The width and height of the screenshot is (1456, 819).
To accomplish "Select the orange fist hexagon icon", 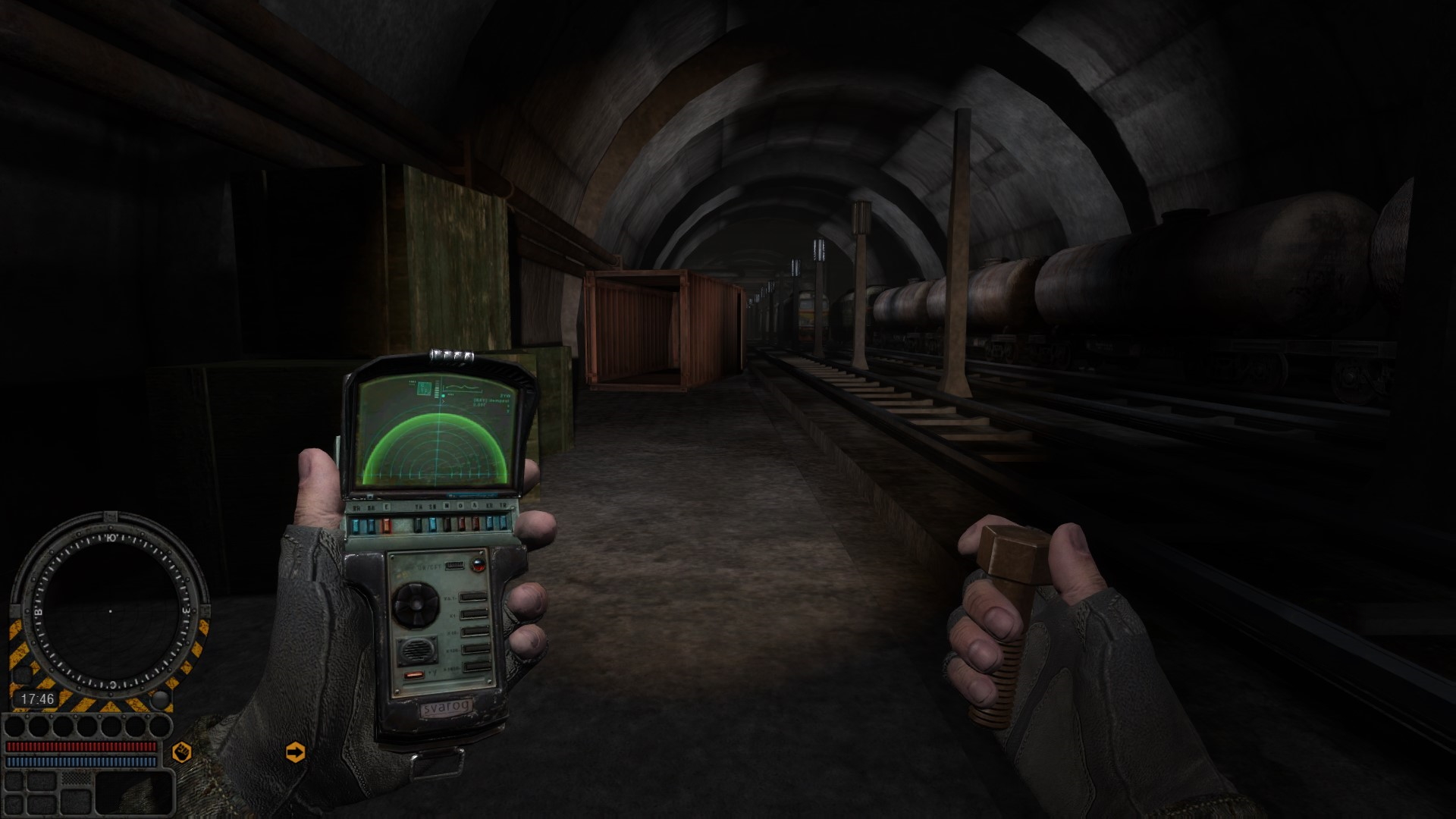I will coord(182,752).
